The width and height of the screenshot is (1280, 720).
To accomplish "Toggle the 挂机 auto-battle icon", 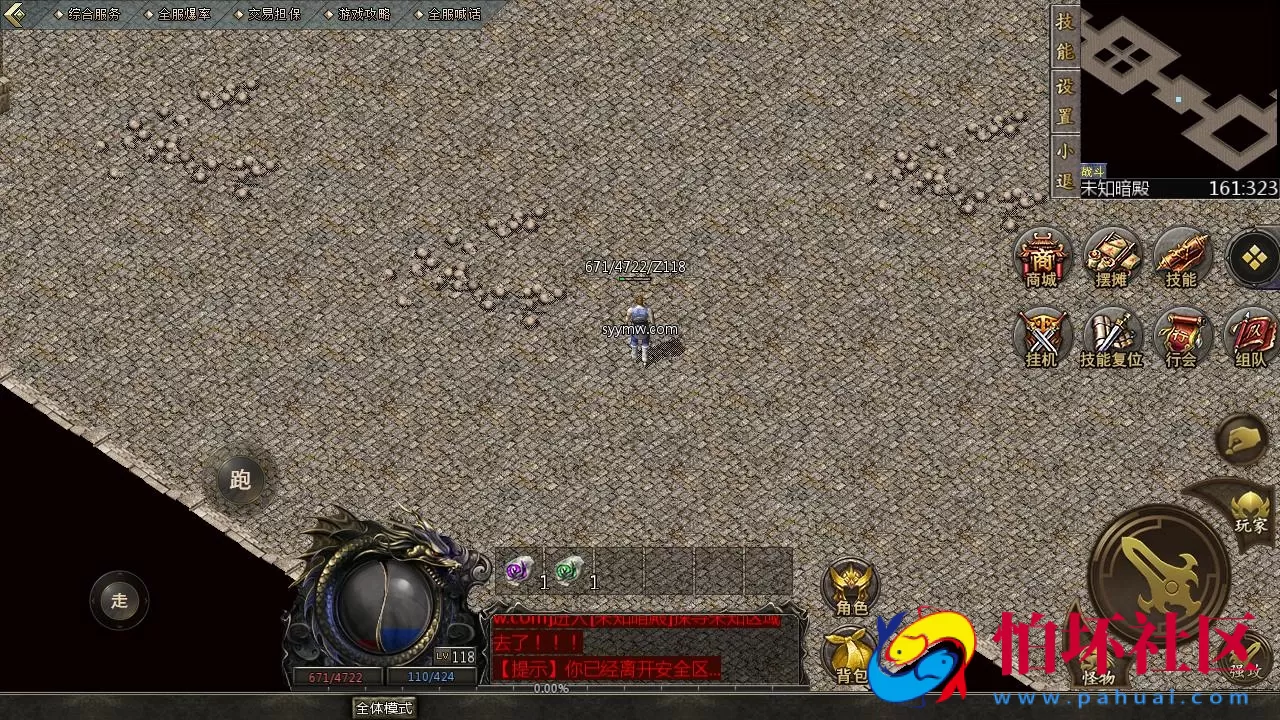I will pyautogui.click(x=1041, y=338).
